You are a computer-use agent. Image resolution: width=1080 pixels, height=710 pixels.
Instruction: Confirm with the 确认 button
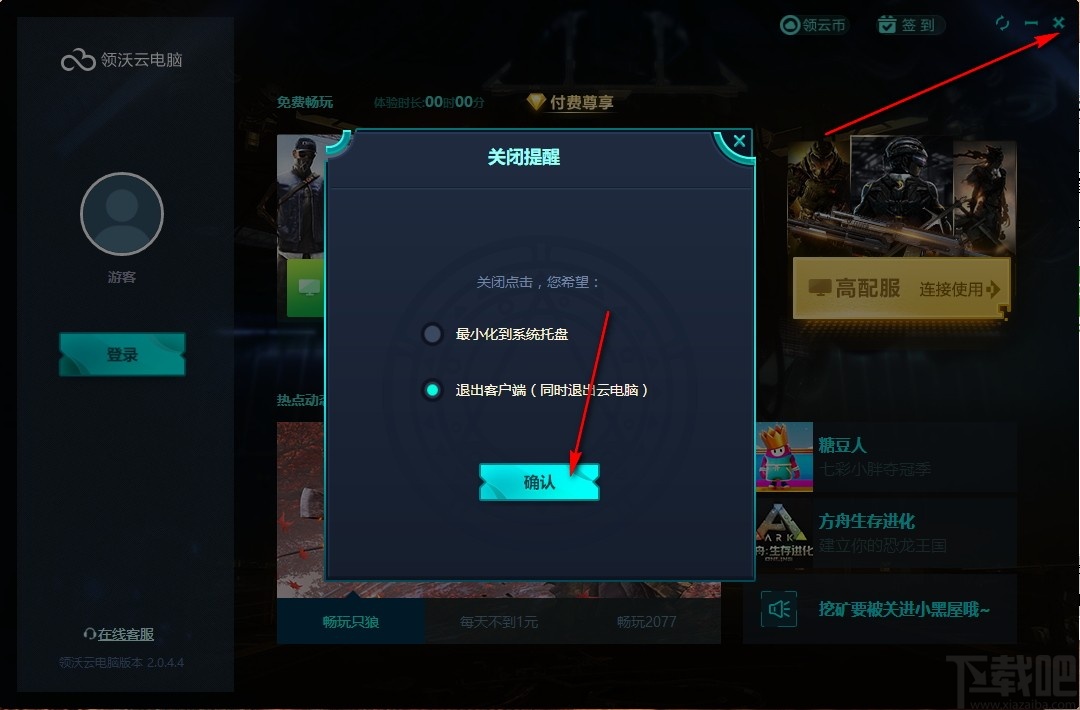539,482
